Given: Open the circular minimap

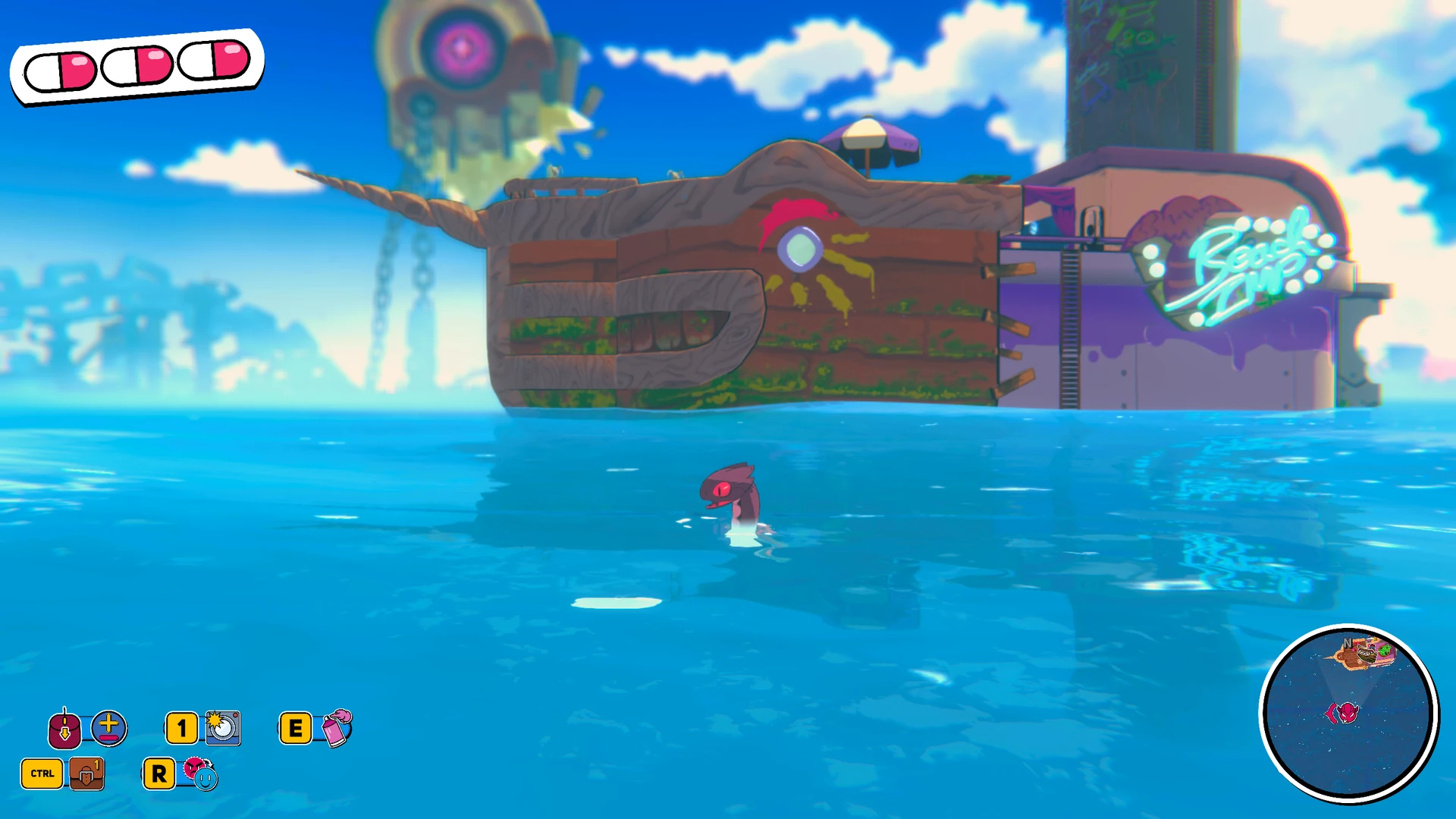Looking at the screenshot, I should click(x=1348, y=713).
